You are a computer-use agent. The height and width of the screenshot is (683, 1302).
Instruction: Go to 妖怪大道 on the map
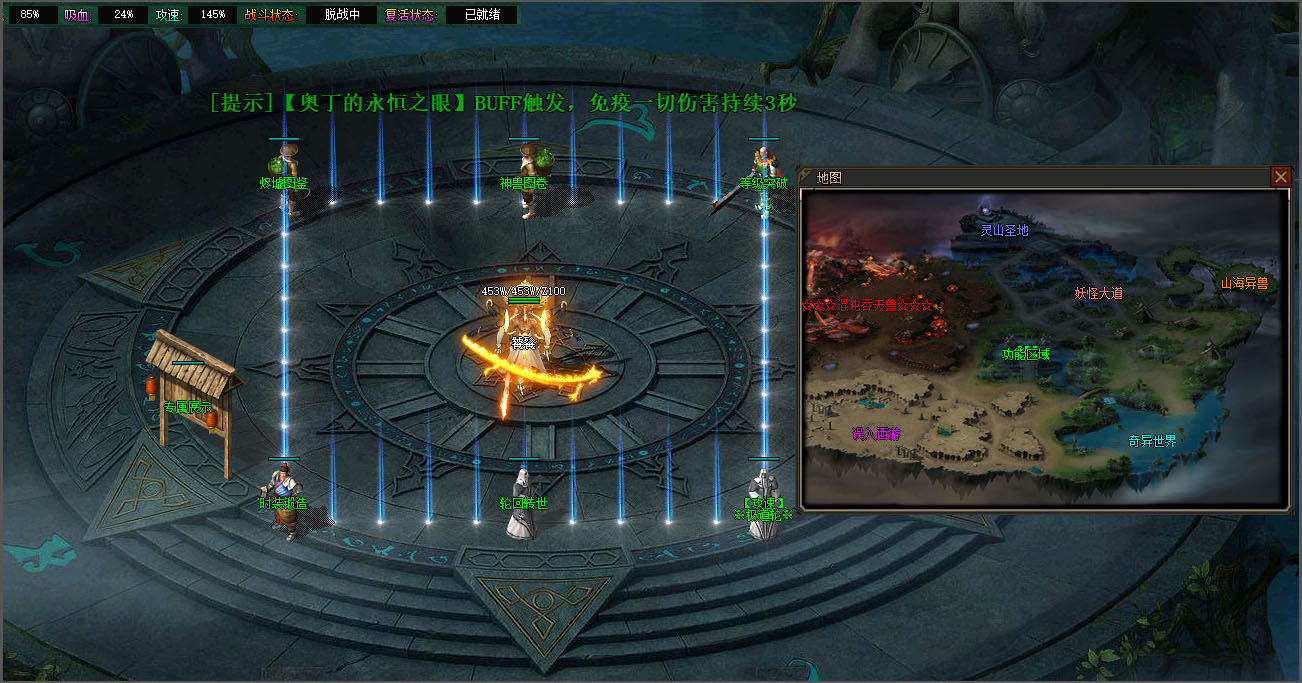[x=1099, y=293]
